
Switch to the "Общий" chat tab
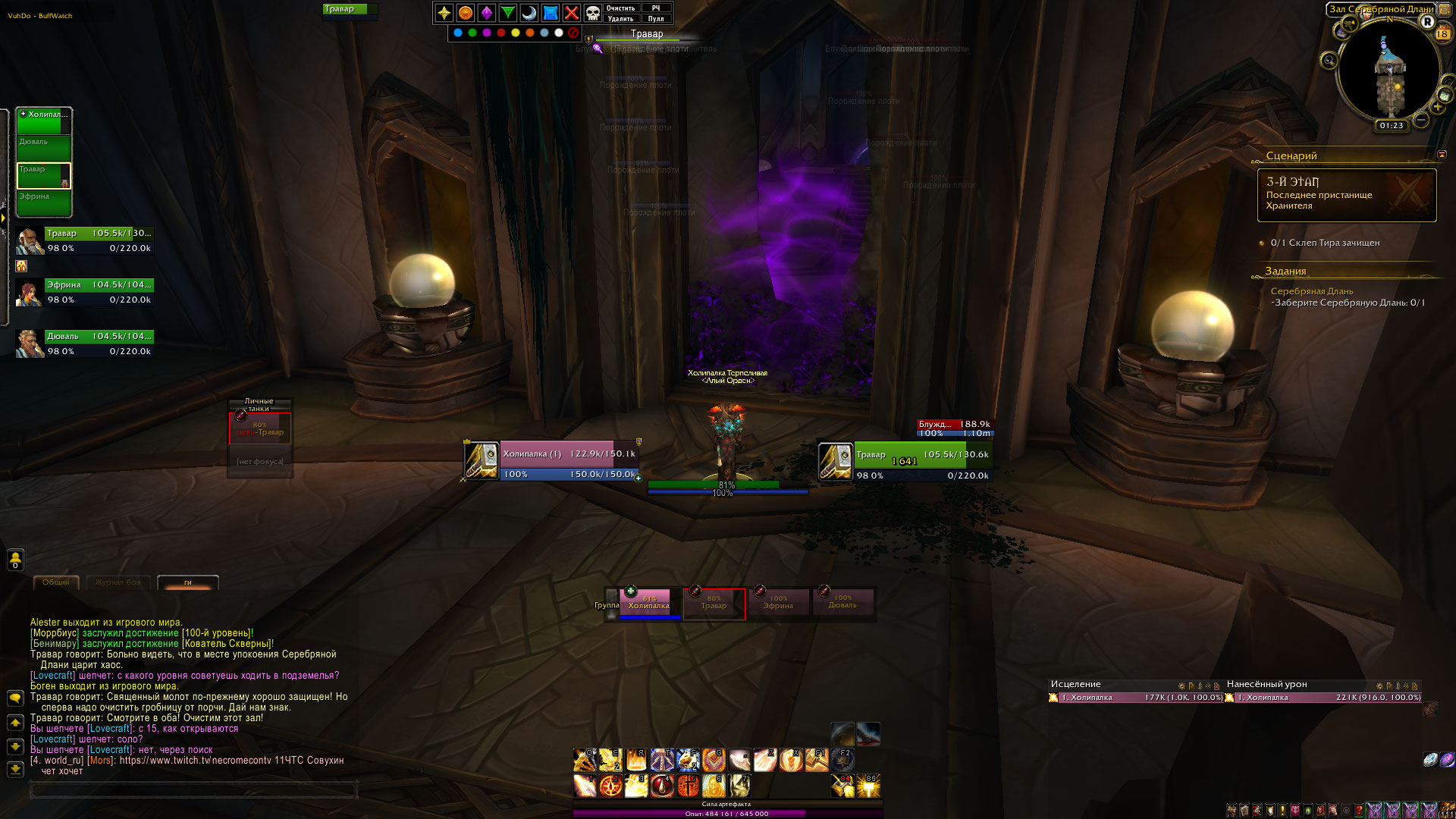coord(56,582)
